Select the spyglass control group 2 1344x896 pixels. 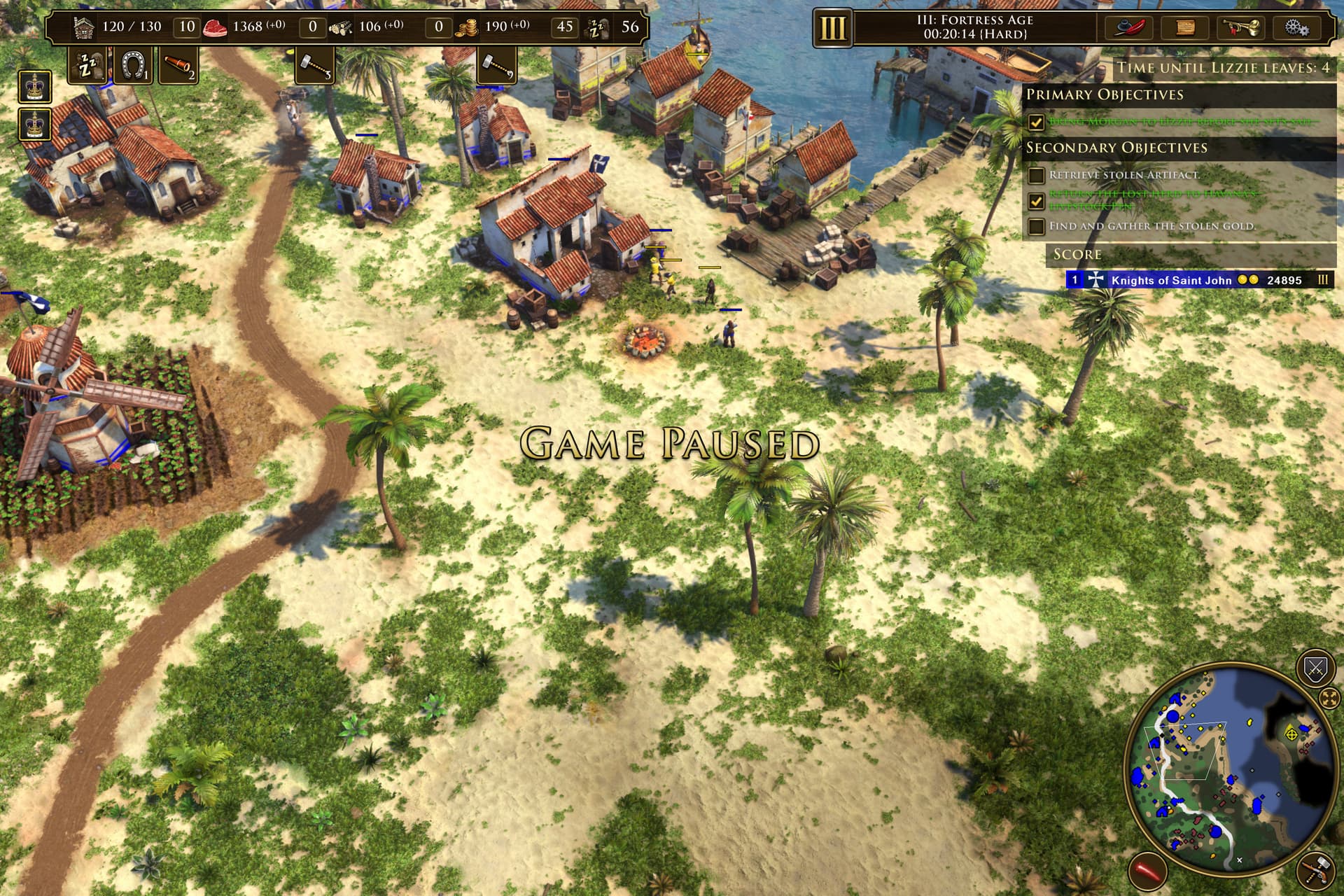tap(178, 66)
